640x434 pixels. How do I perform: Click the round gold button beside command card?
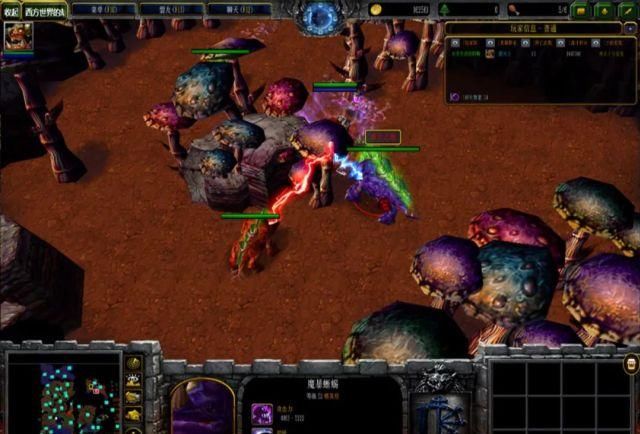[630, 362]
